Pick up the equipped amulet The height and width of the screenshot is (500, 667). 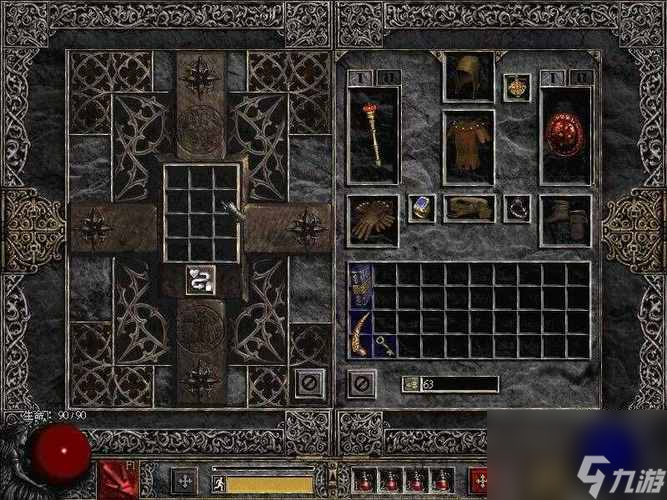click(x=516, y=86)
